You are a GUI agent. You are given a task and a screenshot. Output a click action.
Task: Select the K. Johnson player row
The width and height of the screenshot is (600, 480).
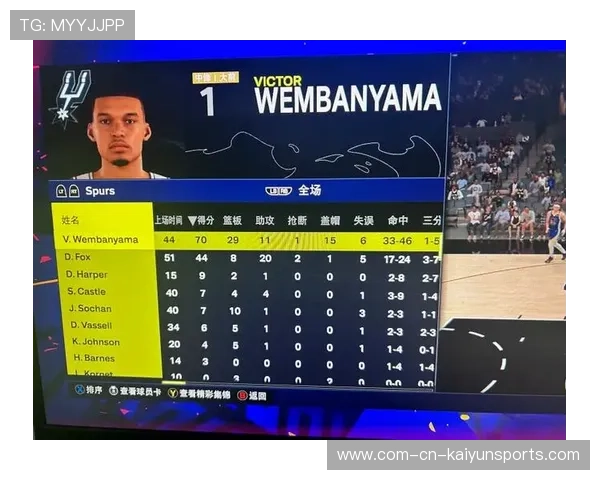[x=95, y=342]
